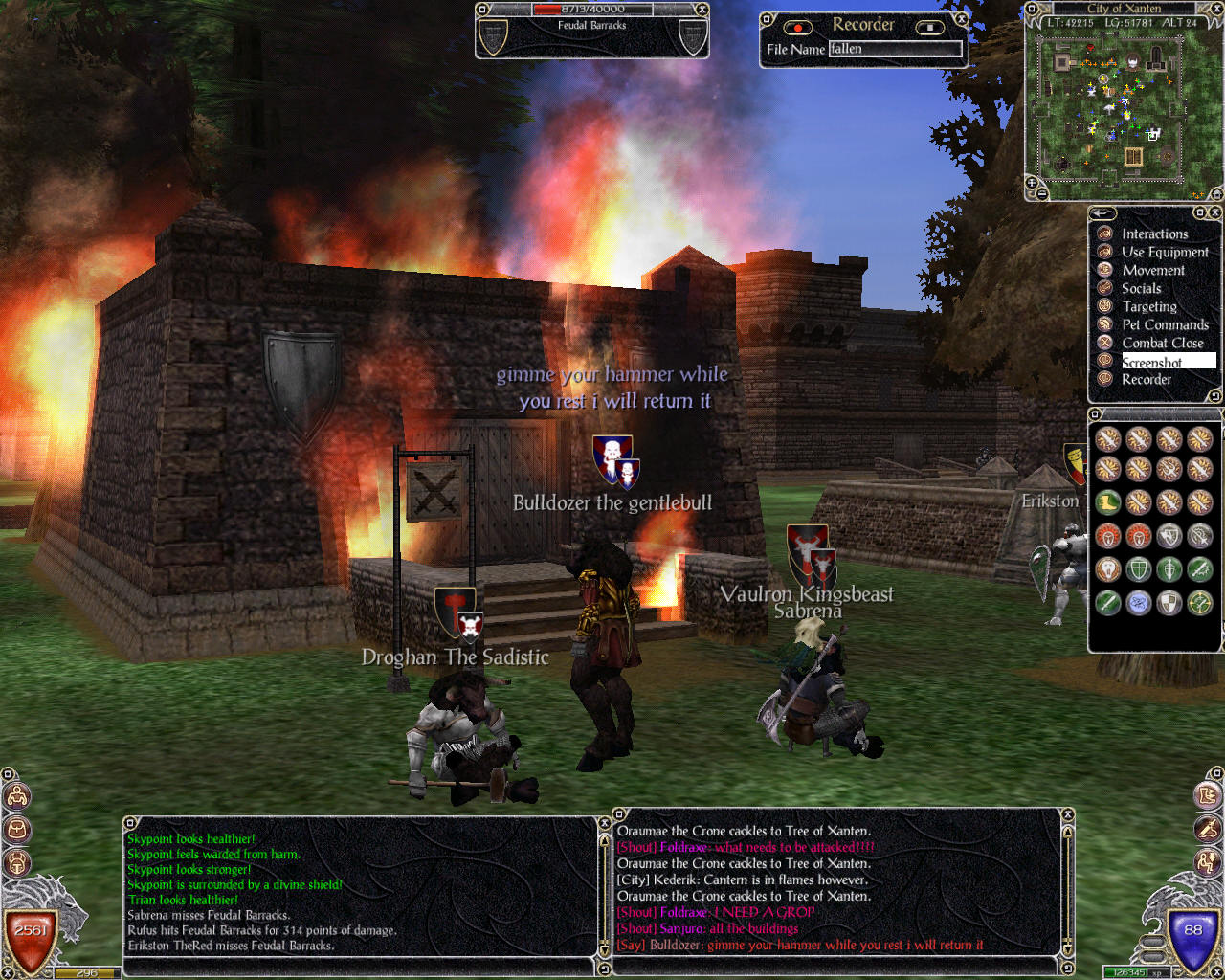
Task: Close the Feudal Barracks target window
Action: coord(702,10)
